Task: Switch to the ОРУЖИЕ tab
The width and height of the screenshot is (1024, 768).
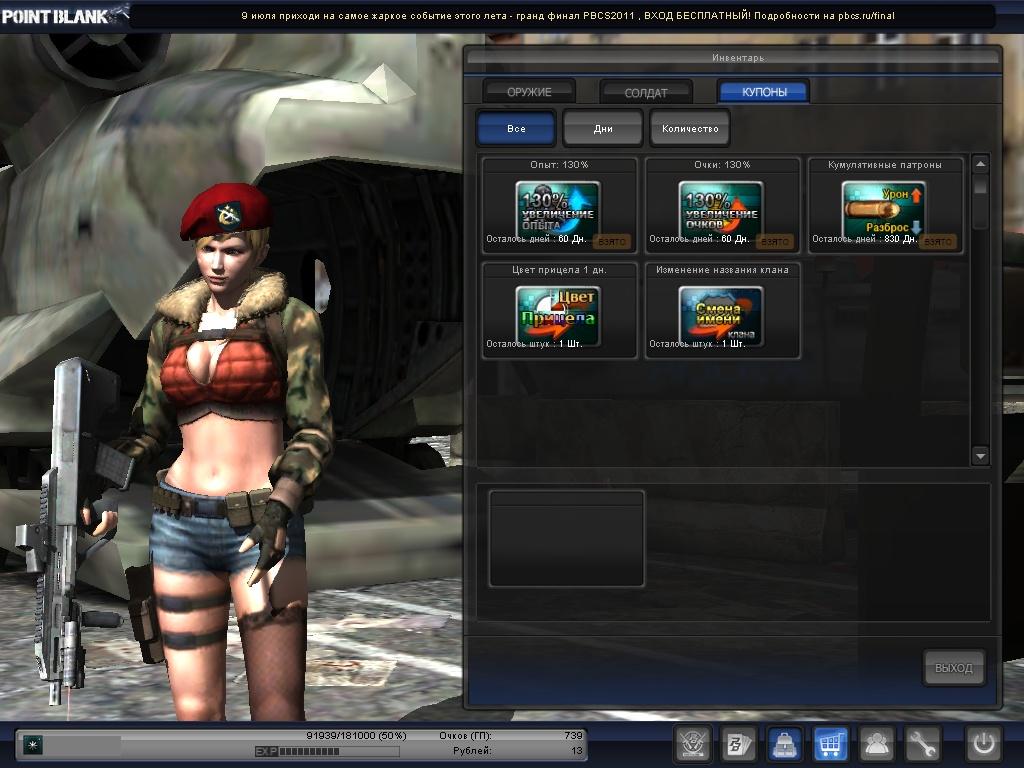Action: (529, 92)
